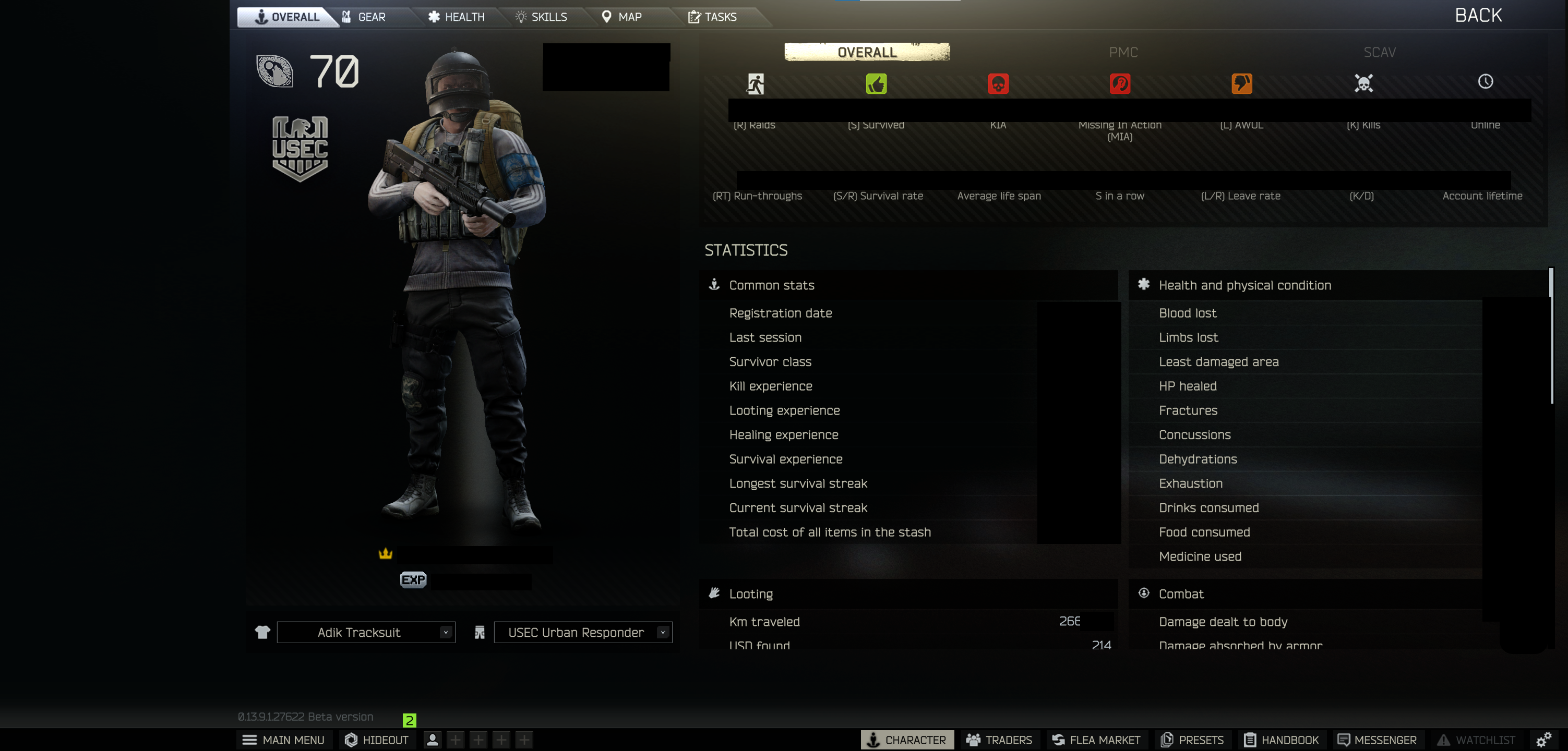Click the Overall character tab
The height and width of the screenshot is (751, 1568).
[x=288, y=17]
